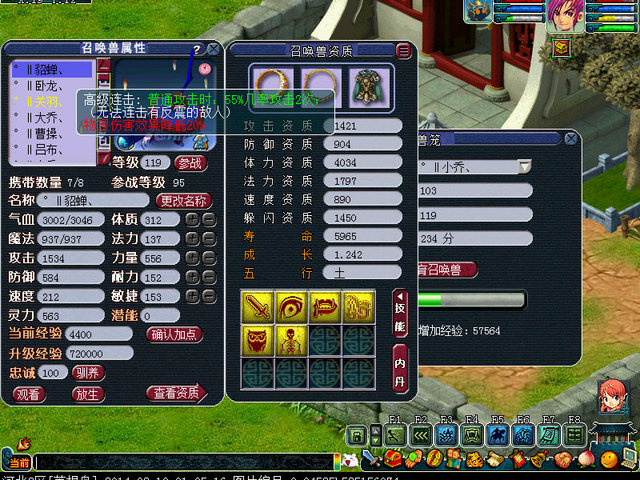Open the 小乔 pet dropdown
The height and width of the screenshot is (480, 640).
pos(525,165)
